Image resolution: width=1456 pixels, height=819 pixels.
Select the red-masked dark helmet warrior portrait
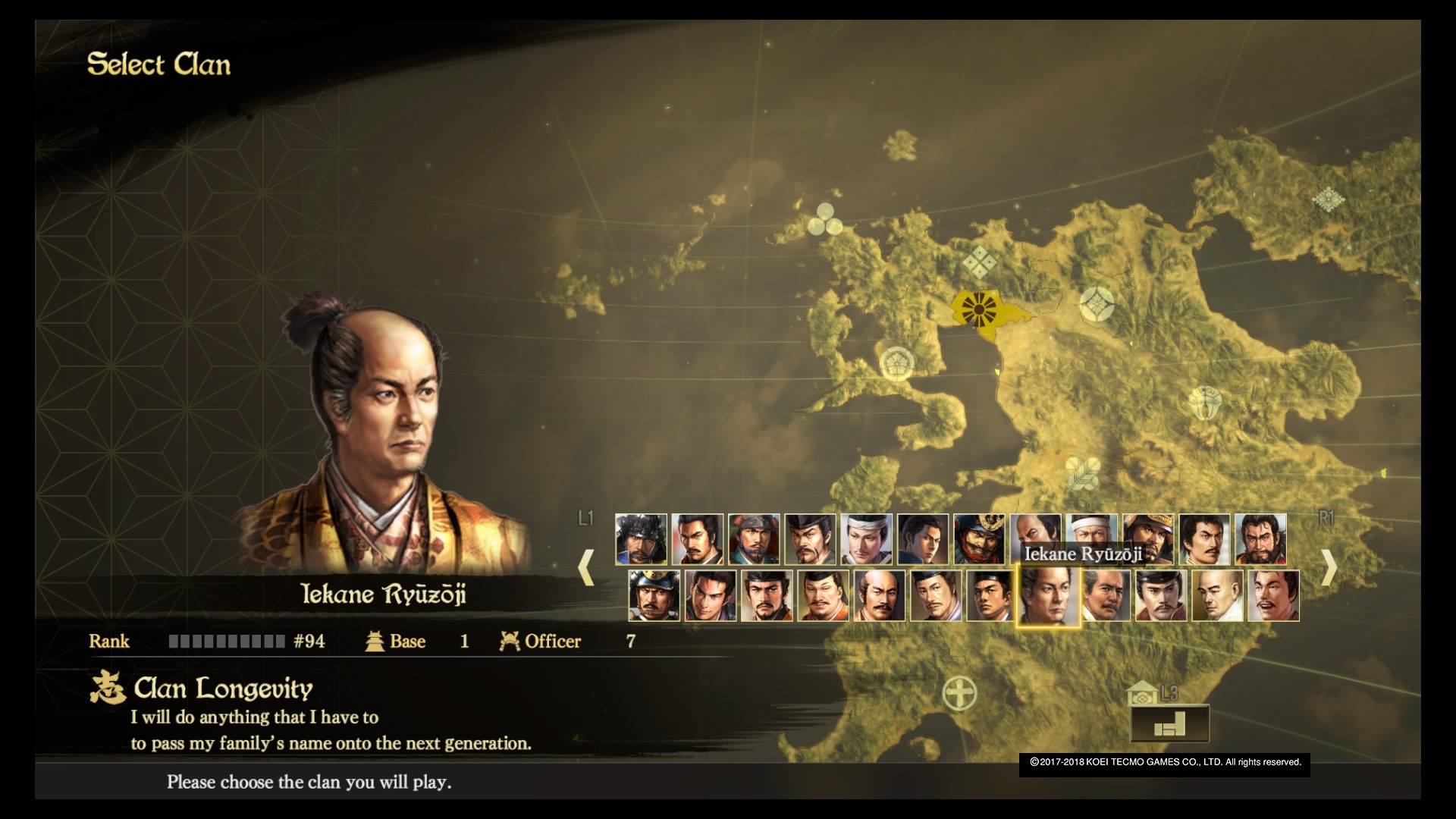(x=979, y=539)
